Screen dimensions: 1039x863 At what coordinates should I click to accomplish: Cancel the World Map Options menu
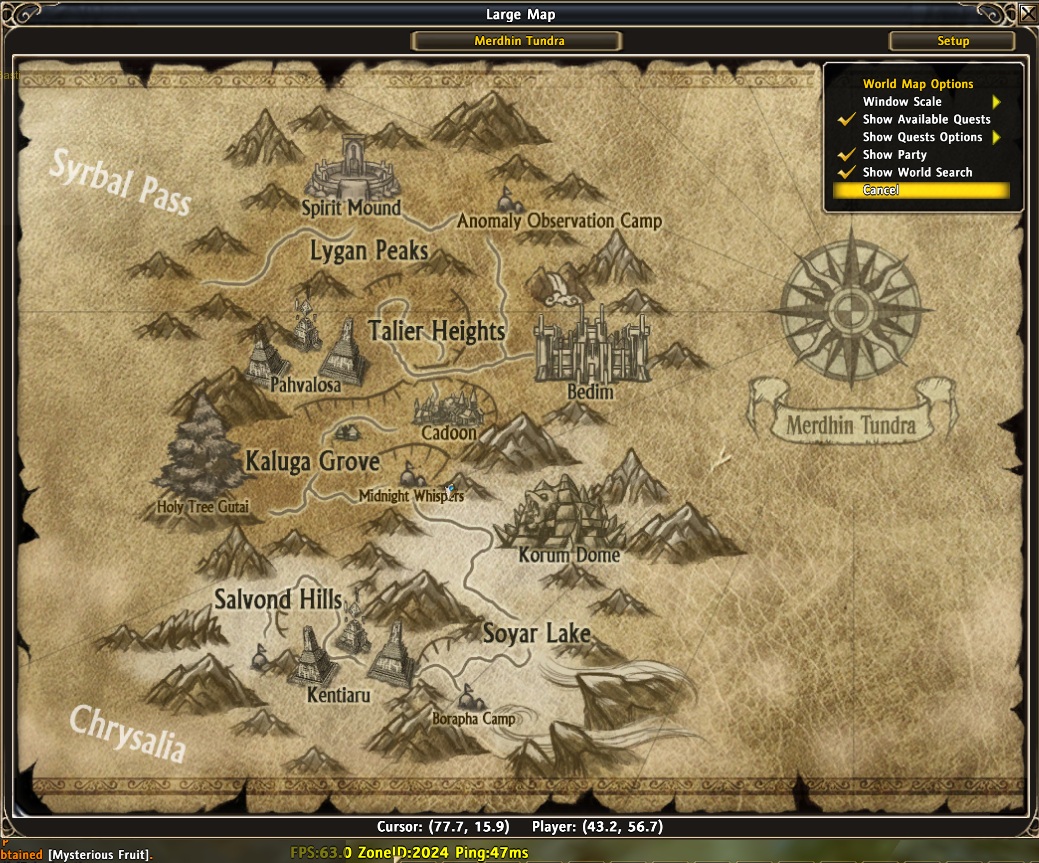(x=881, y=190)
